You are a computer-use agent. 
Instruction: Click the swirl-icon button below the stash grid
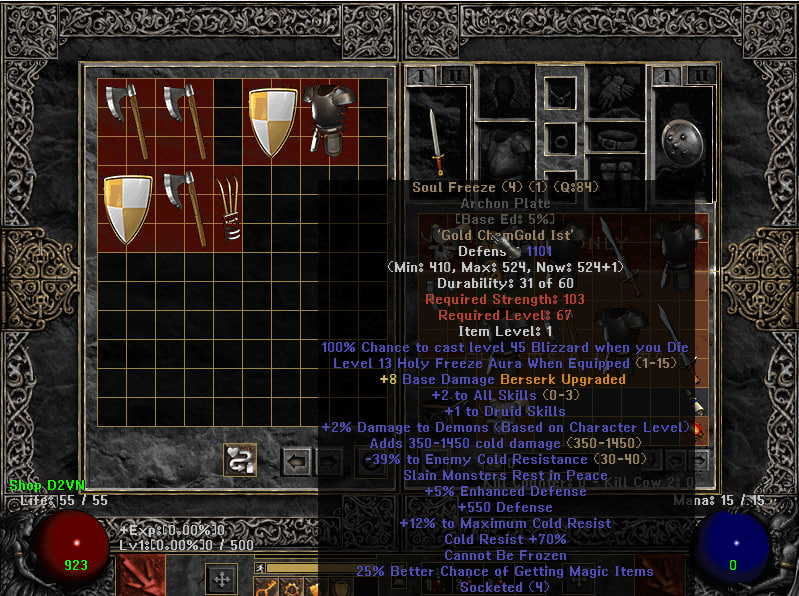tap(240, 459)
